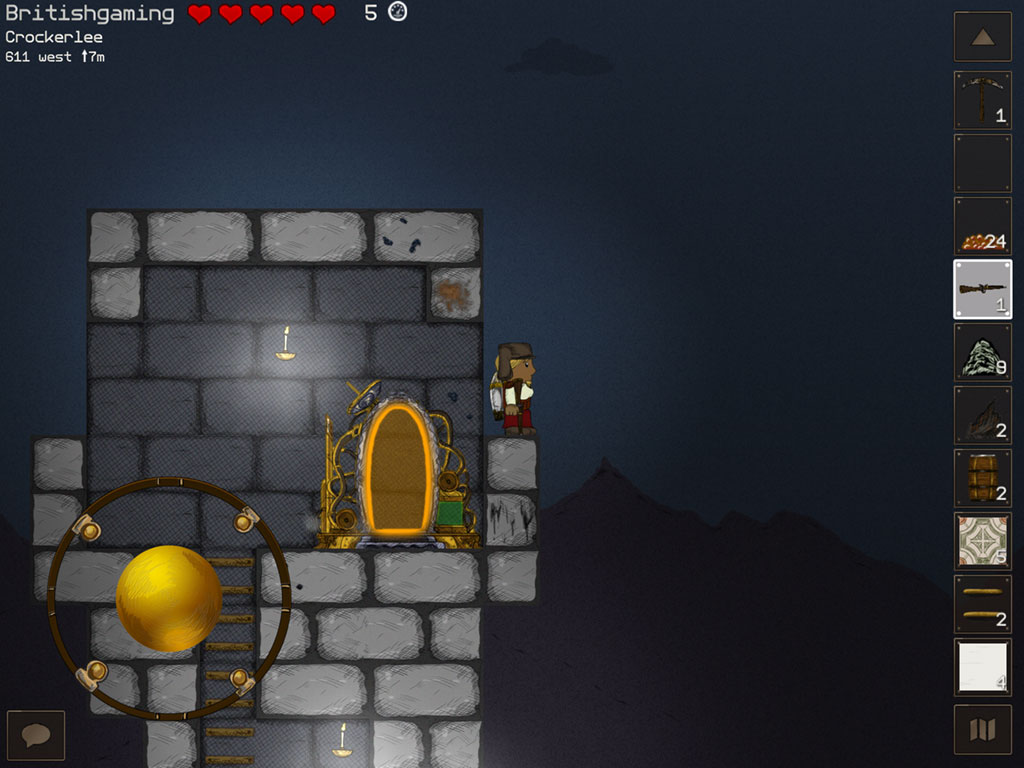Tap the Britishgaming player name

(90, 14)
